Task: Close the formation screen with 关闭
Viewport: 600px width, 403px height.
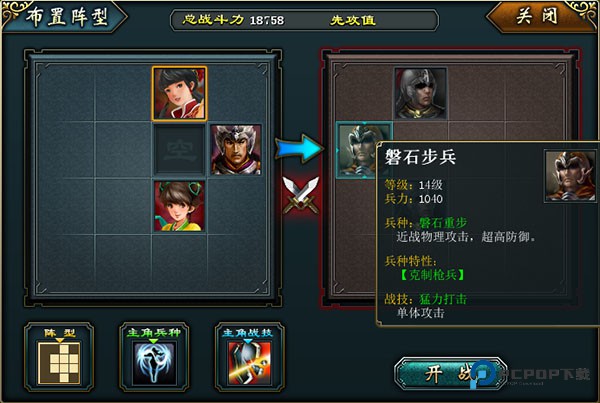Action: point(540,18)
